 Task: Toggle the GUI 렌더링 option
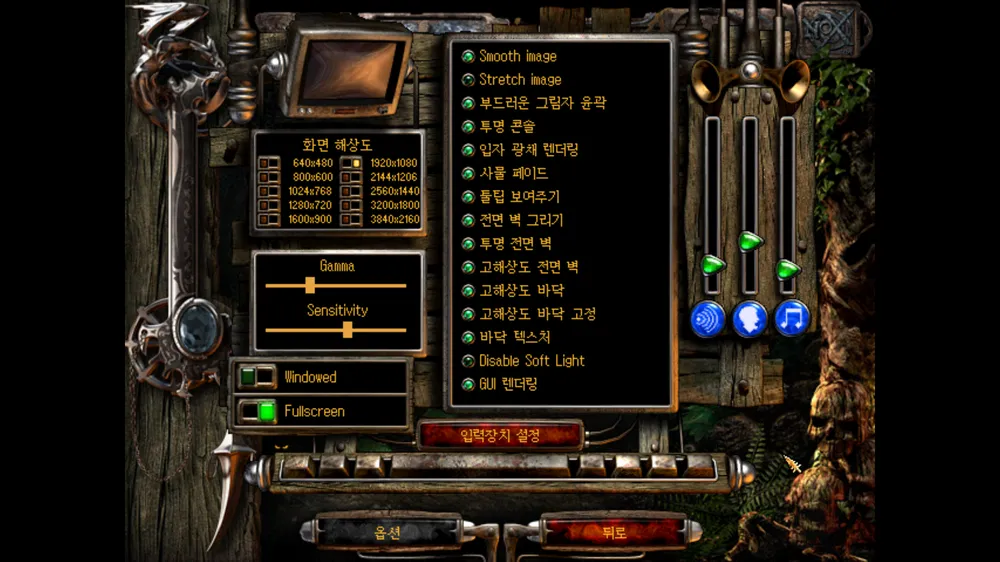pos(467,384)
